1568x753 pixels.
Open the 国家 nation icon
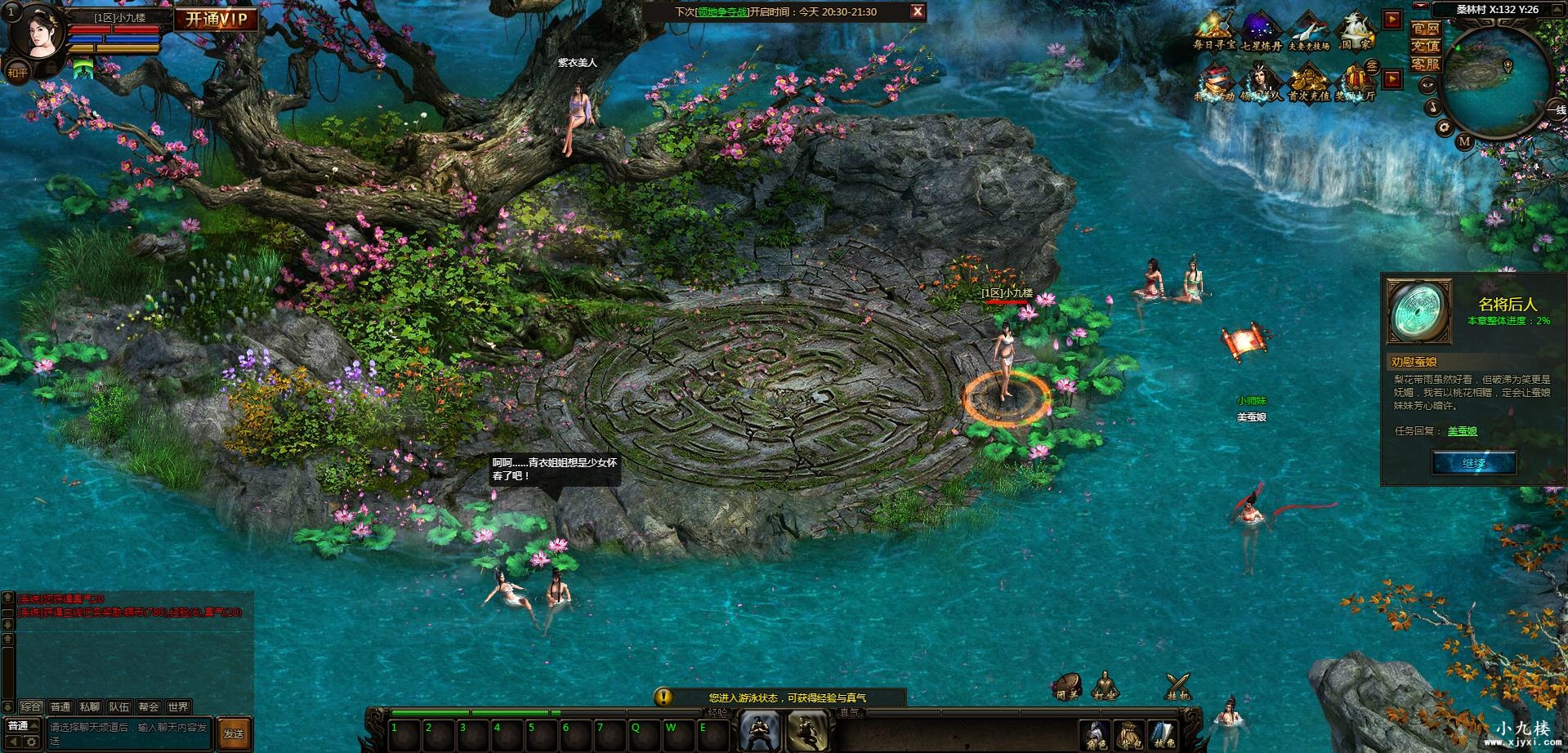(1355, 33)
